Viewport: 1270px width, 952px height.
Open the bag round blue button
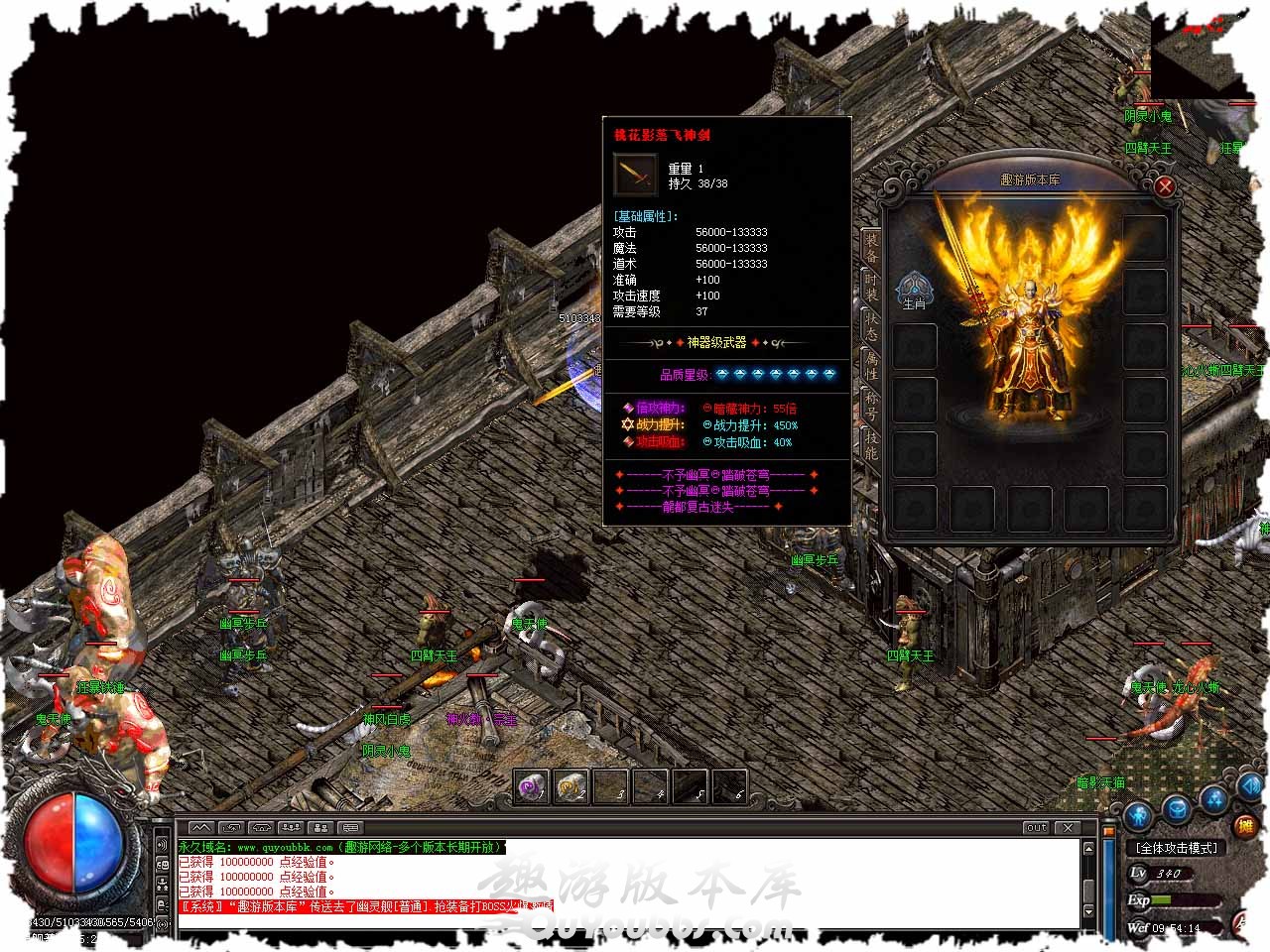1177,809
